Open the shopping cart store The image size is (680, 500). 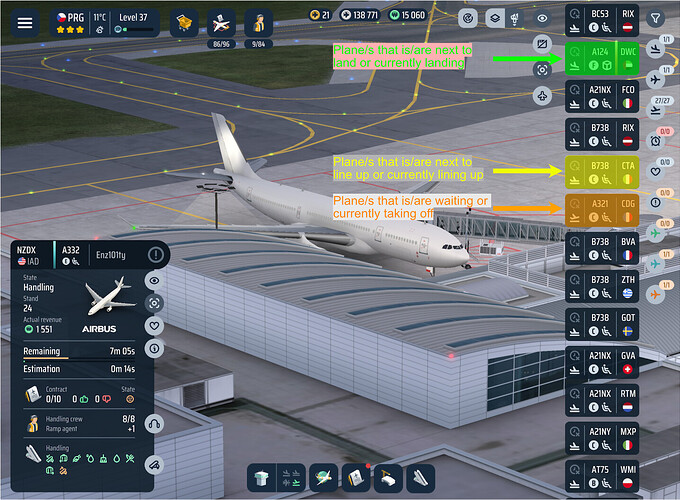(183, 22)
